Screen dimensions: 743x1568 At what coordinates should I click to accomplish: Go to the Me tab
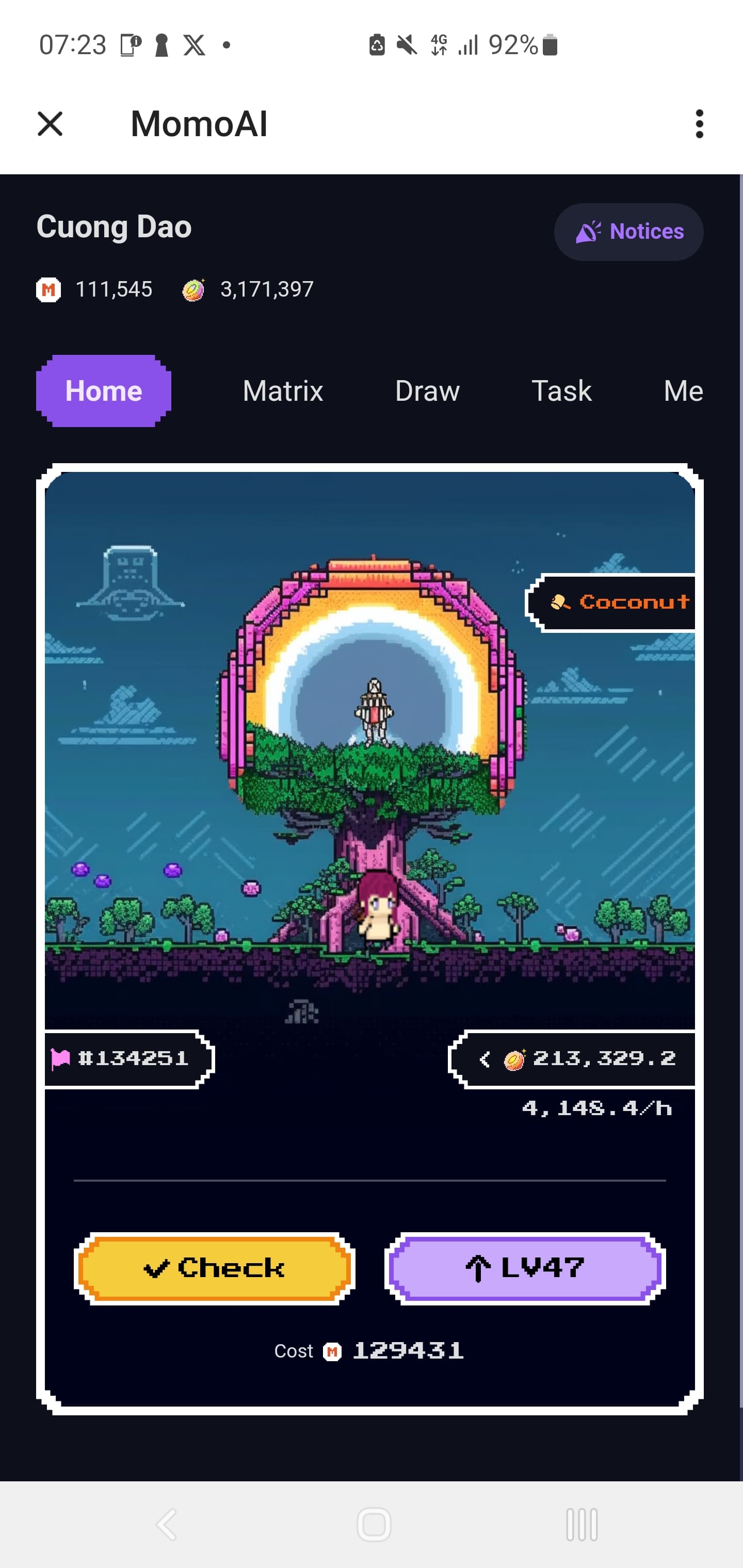pos(683,391)
